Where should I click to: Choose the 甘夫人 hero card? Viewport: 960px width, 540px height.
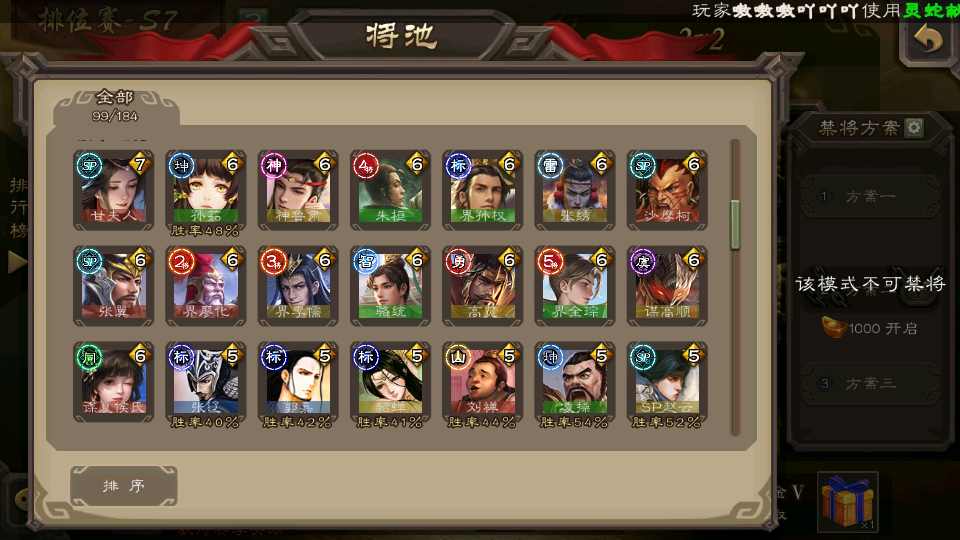pyautogui.click(x=114, y=190)
